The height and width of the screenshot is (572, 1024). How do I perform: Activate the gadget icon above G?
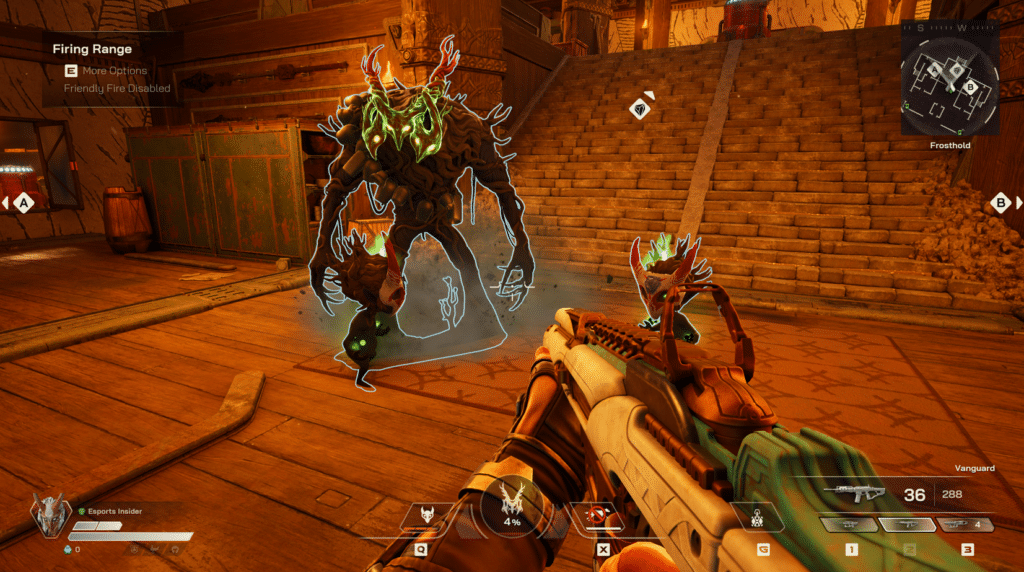[x=763, y=517]
